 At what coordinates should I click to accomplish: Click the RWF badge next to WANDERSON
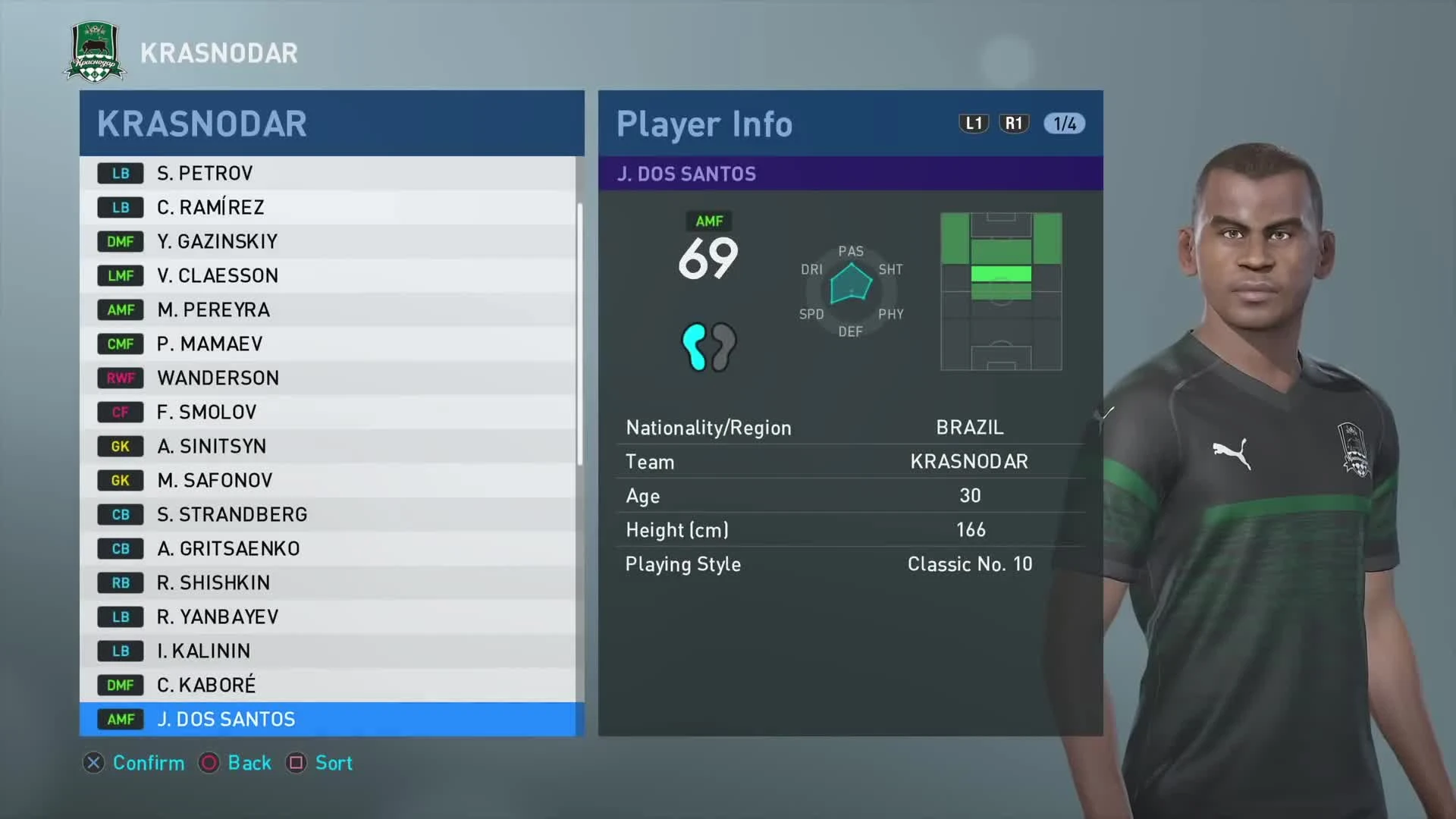coord(120,378)
